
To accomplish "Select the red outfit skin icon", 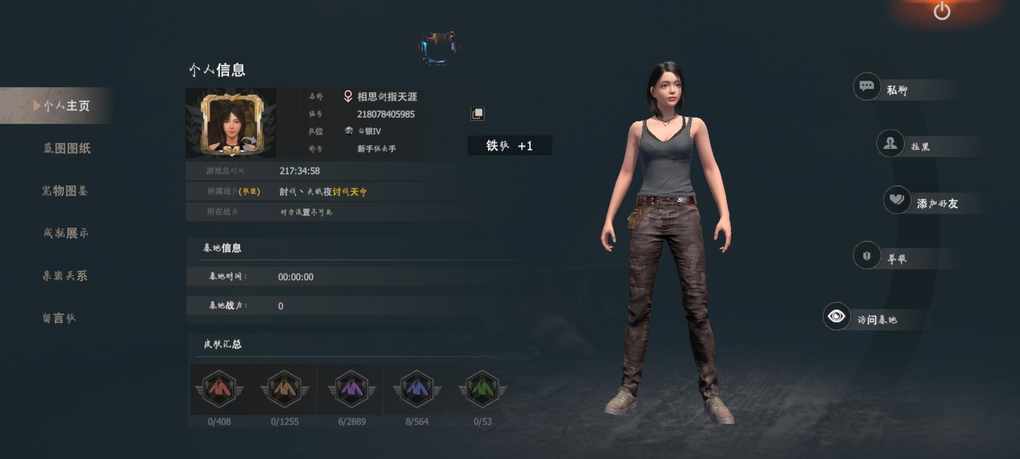I will [218, 388].
